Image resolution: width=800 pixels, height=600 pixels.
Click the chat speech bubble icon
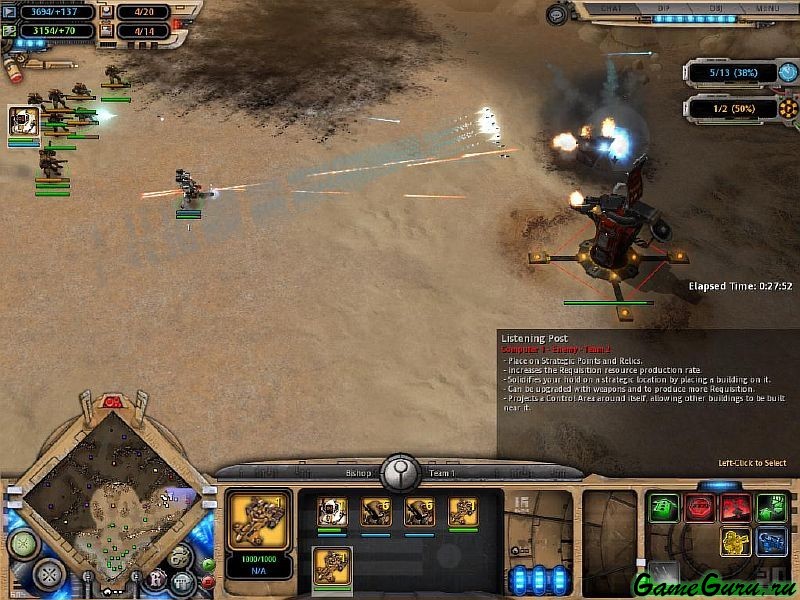coord(556,13)
